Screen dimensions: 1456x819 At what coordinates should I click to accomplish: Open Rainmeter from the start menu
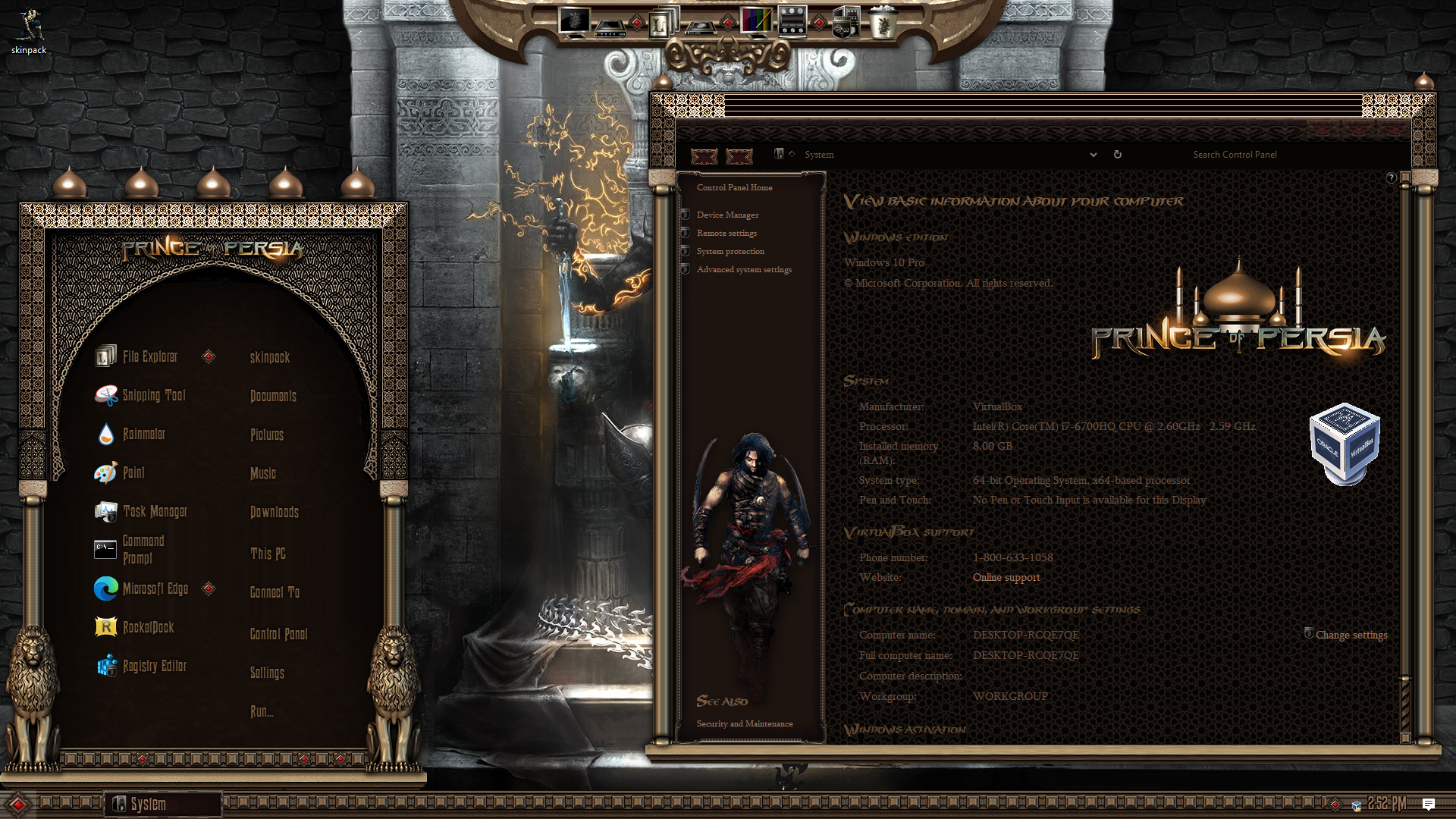coord(143,434)
